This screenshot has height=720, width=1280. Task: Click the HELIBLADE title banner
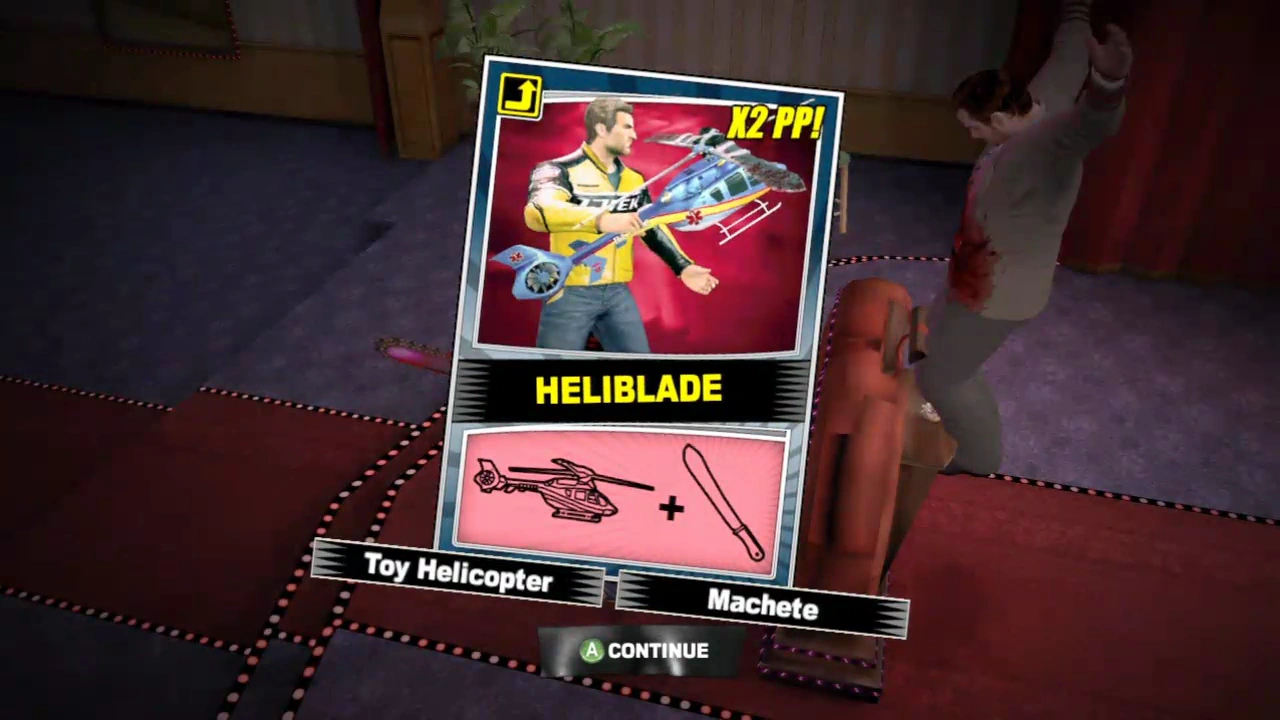[629, 390]
